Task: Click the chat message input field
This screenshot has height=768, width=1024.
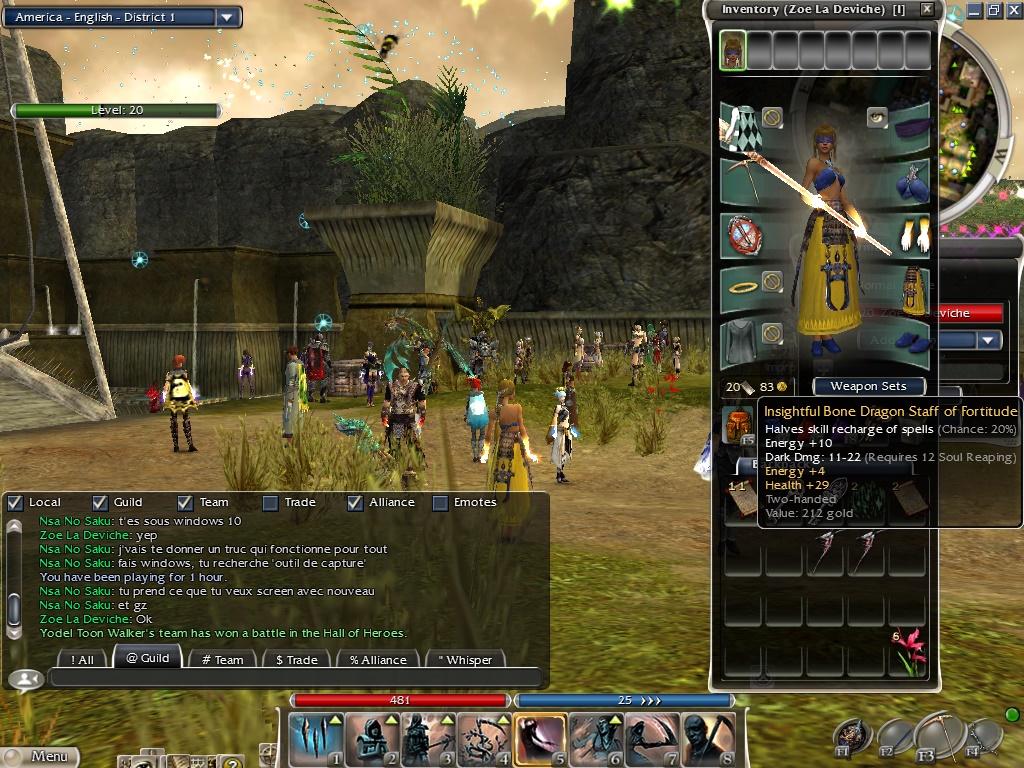Action: (x=295, y=678)
